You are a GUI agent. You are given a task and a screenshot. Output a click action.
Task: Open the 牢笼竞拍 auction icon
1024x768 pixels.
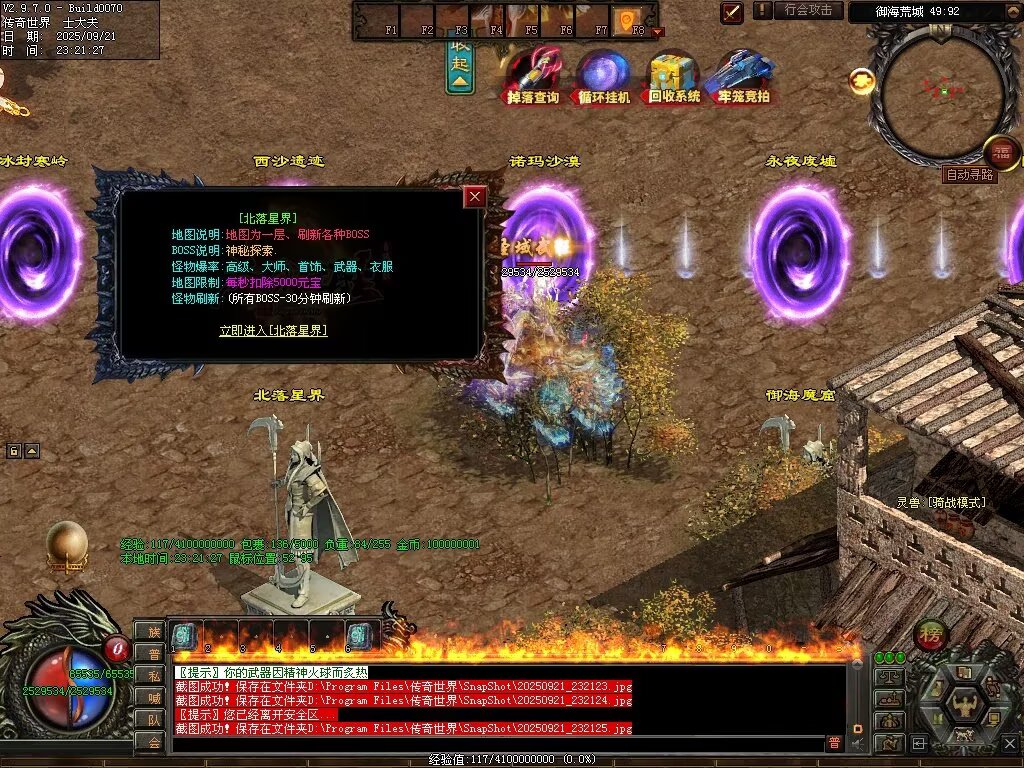(x=743, y=76)
